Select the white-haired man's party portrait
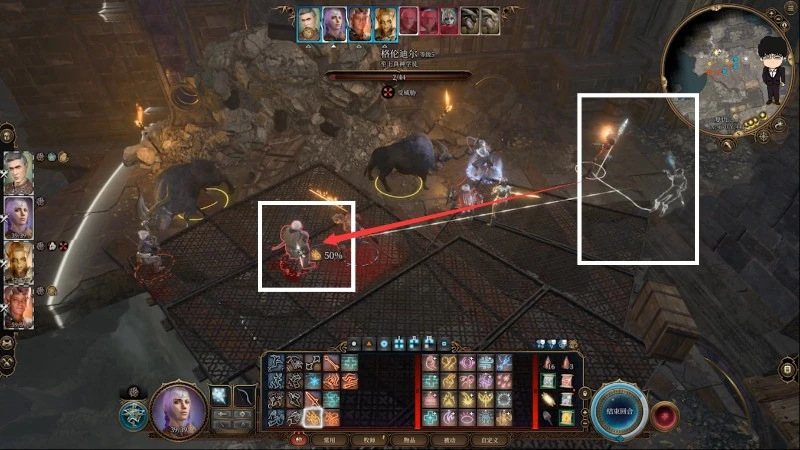Screen dimensions: 800x450 point(18,173)
